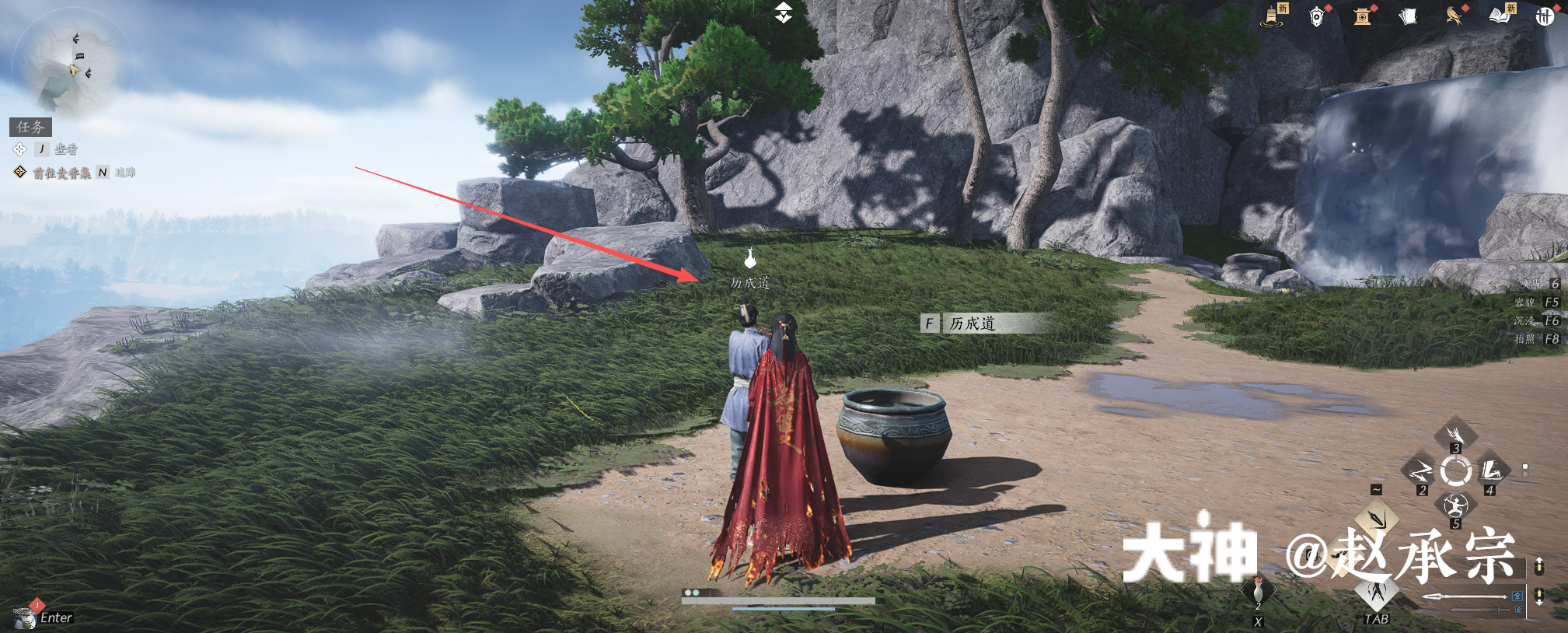Select the 前往麦香集 tracked quest
Viewport: 1568px width, 633px height.
click(x=61, y=173)
